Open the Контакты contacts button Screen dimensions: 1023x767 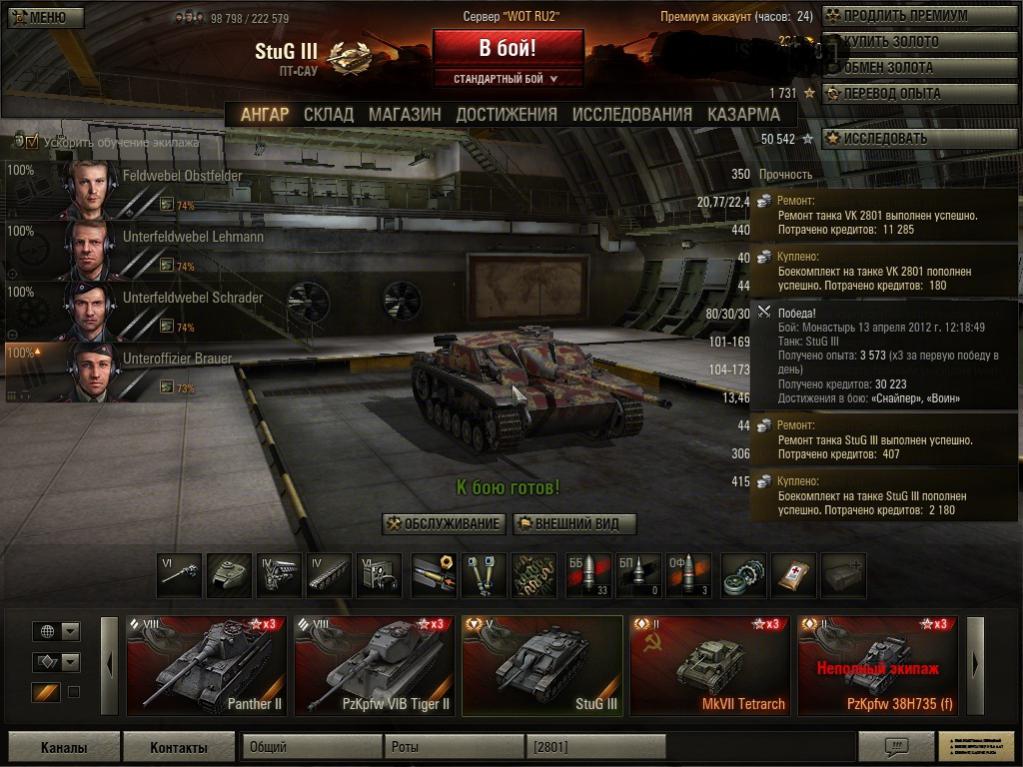[178, 747]
